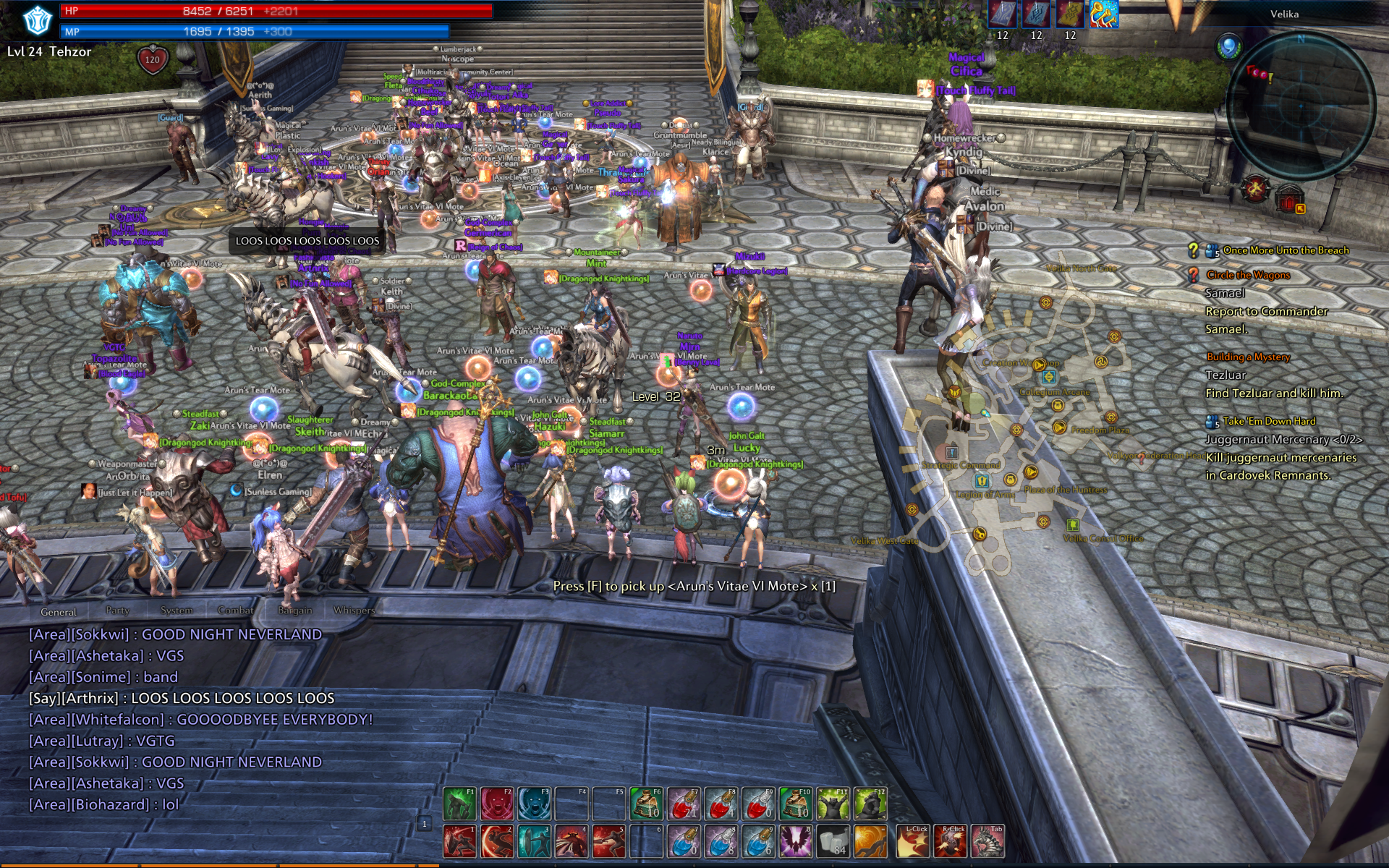
Task: Trigger the Tab-bound armored mount skill
Action: tap(987, 841)
